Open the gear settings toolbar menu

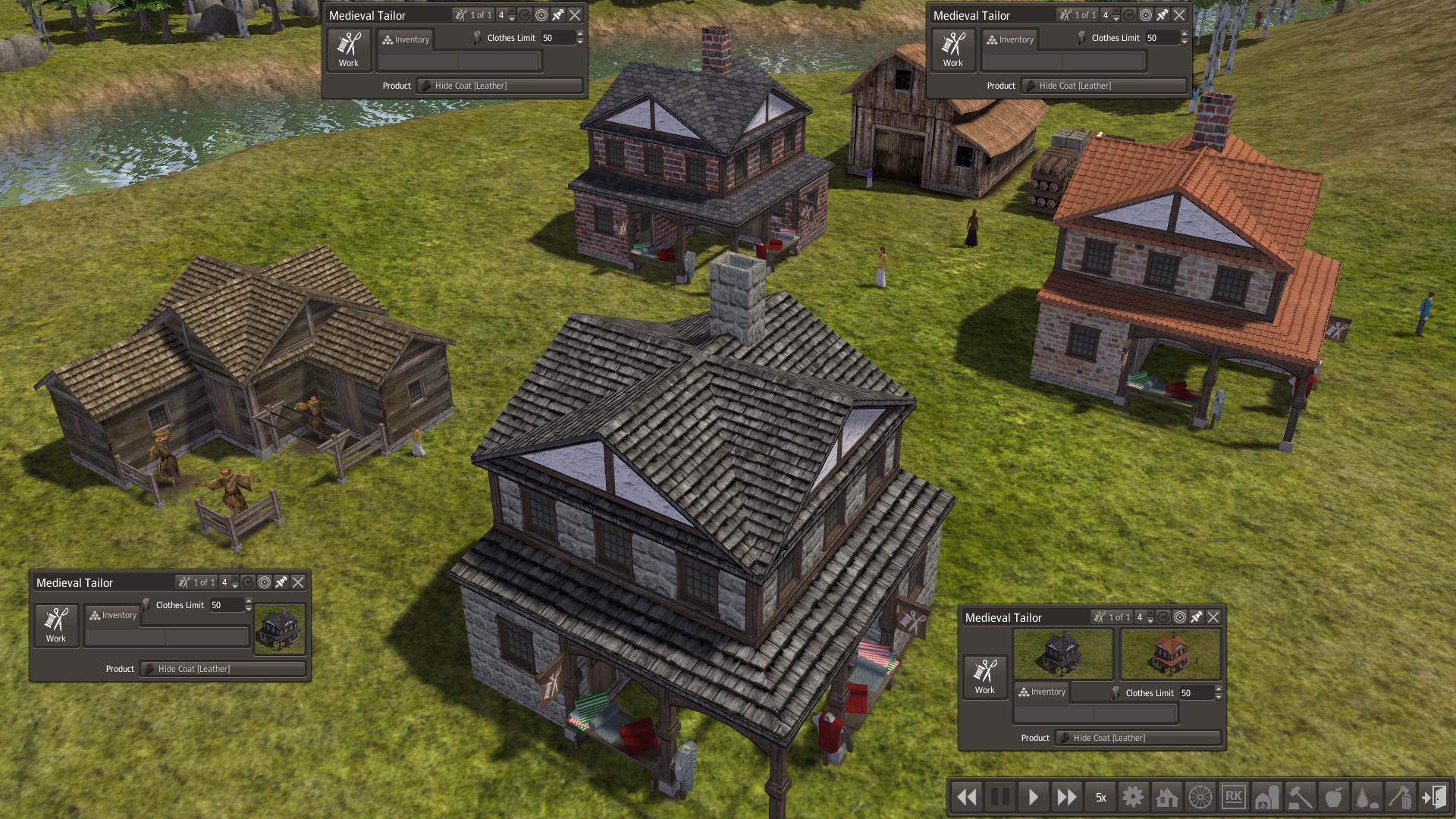(1133, 797)
